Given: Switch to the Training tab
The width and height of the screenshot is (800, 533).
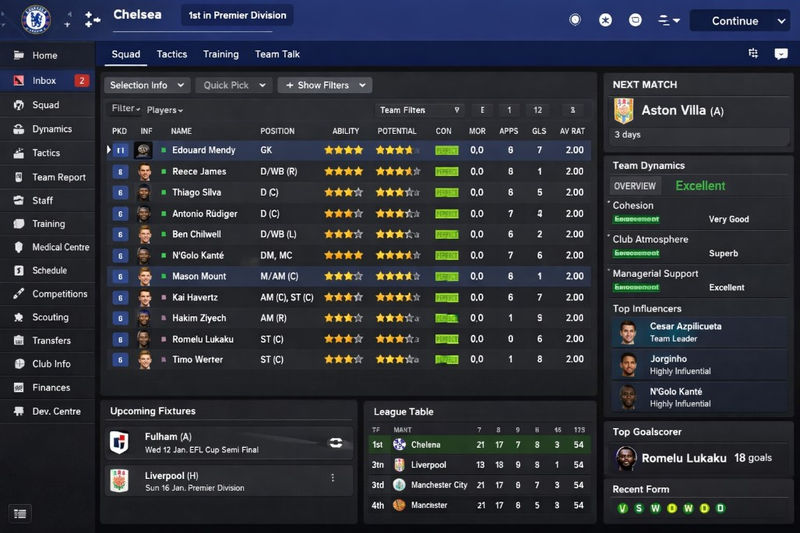Looking at the screenshot, I should tap(220, 54).
